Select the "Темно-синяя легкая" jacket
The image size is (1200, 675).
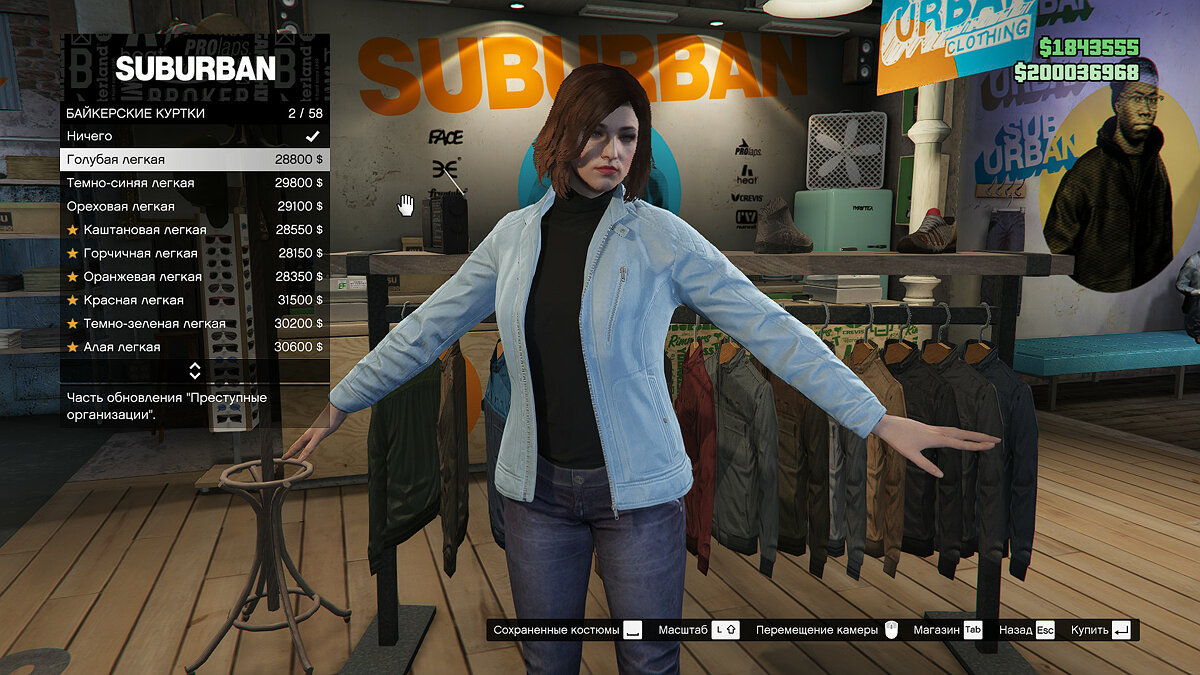(194, 183)
